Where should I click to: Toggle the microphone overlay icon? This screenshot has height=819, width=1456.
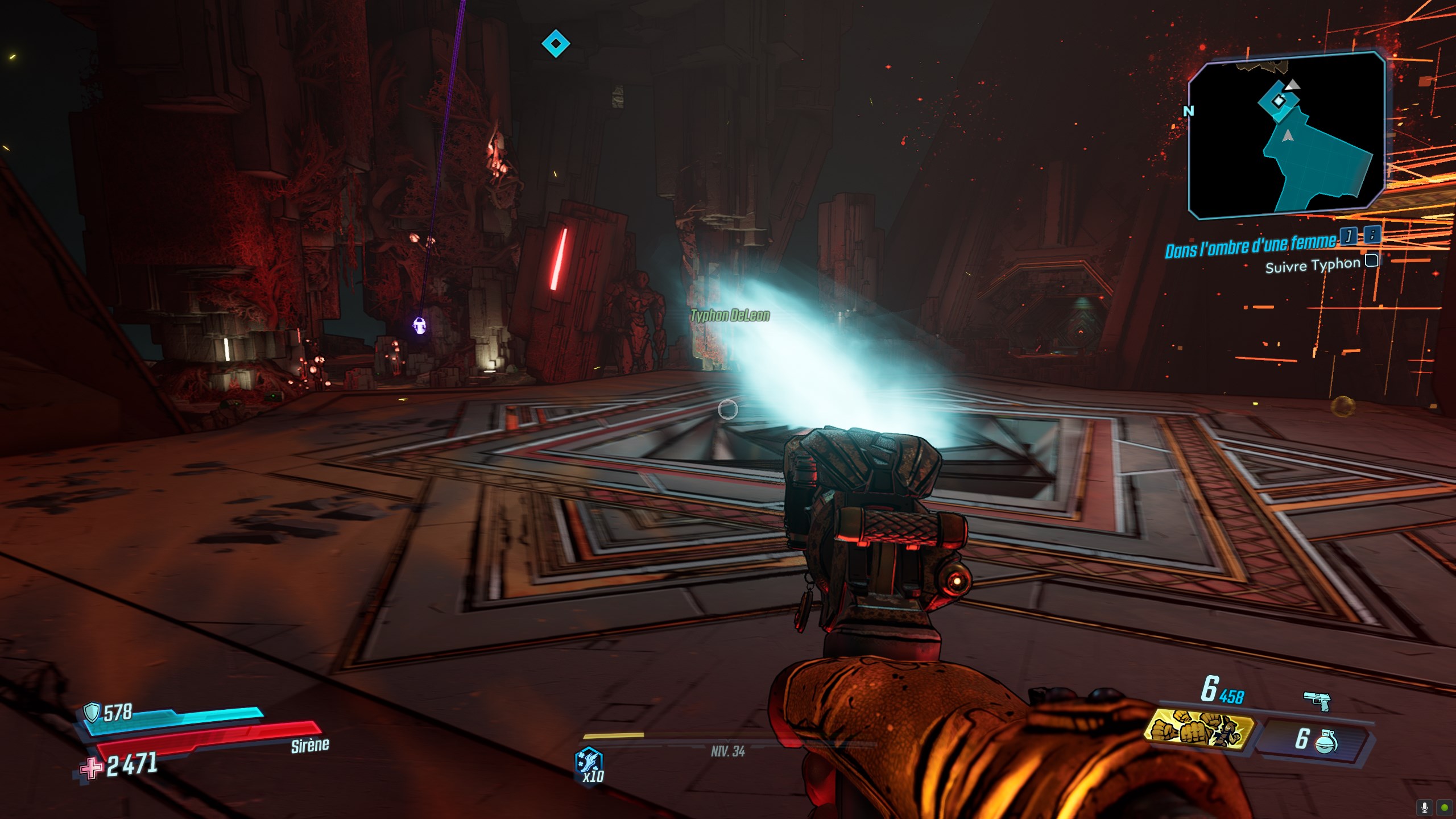[1425, 807]
